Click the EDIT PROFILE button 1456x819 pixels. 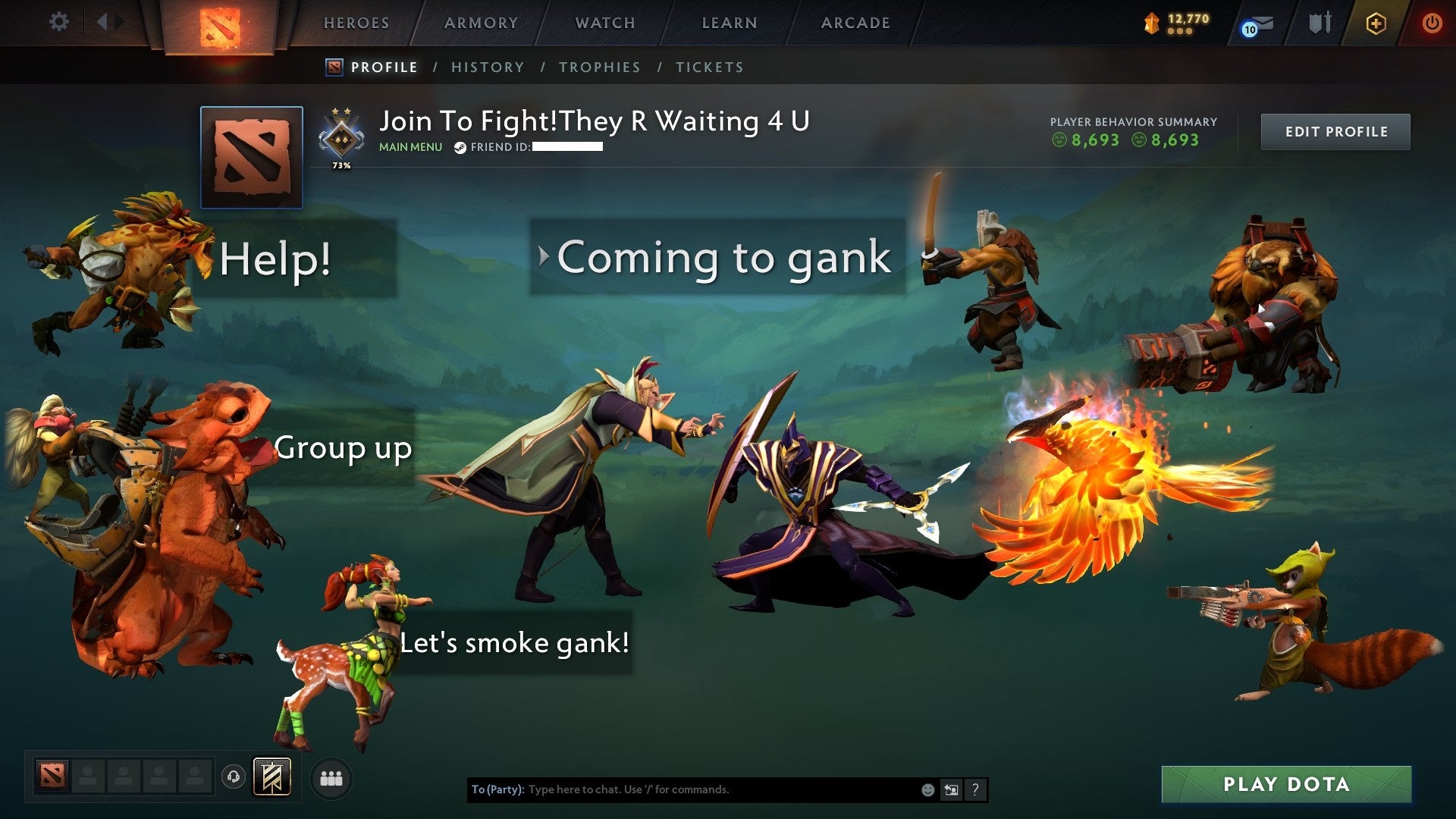point(1335,130)
